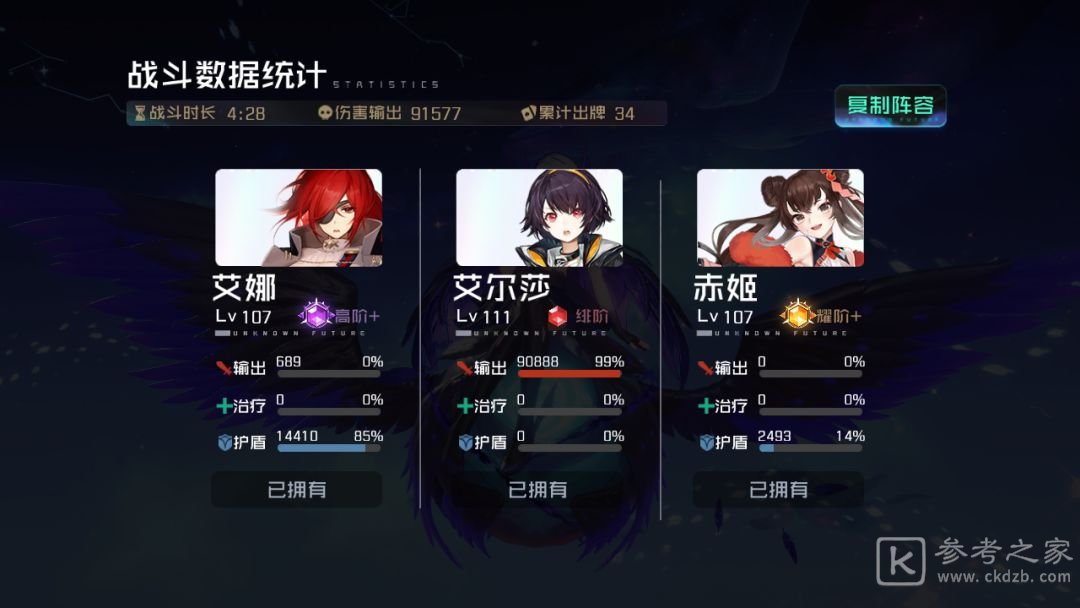Select 艾娜's red-haired portrait
Image resolution: width=1080 pixels, height=608 pixels.
coord(298,217)
